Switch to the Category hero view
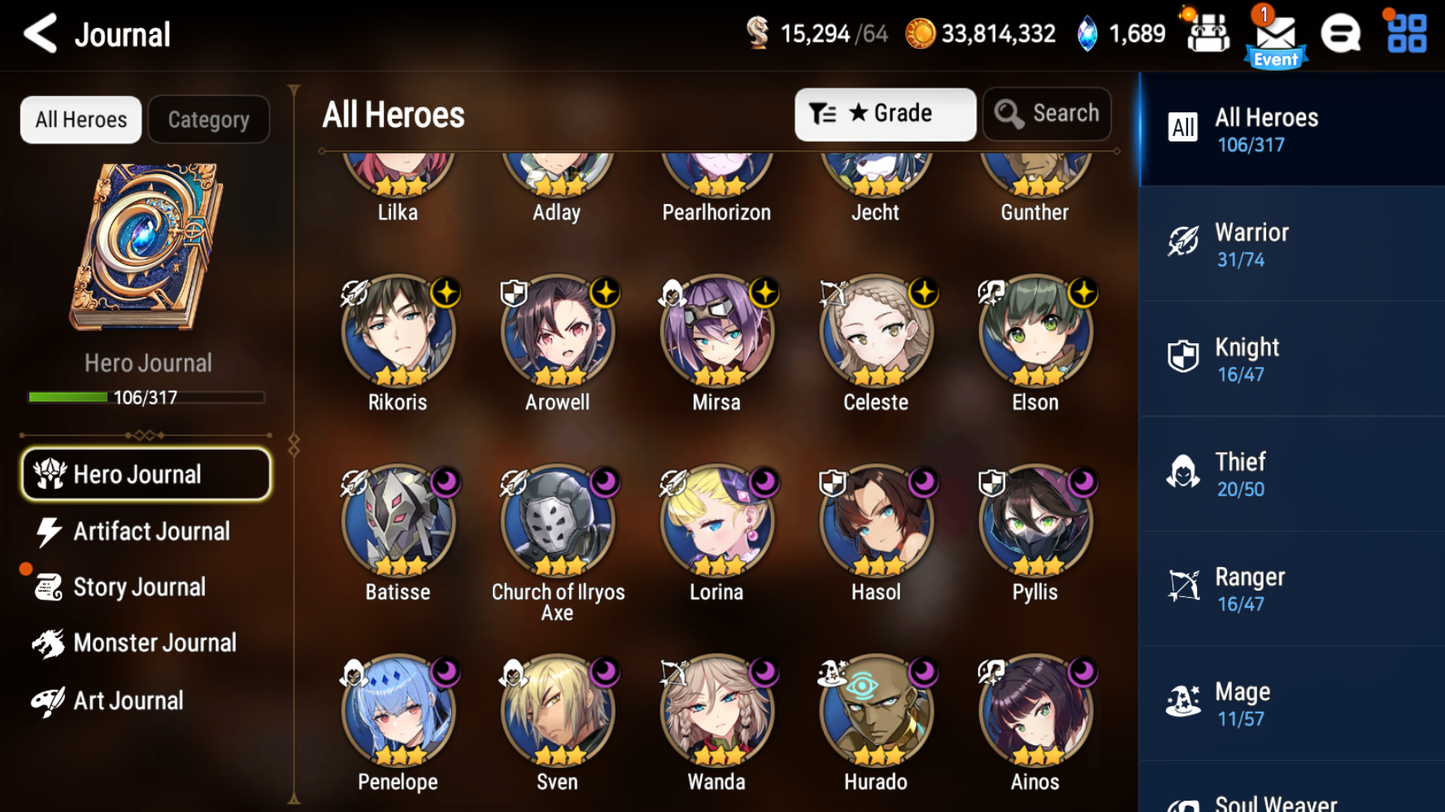Screen dimensions: 1445x812 pos(208,119)
